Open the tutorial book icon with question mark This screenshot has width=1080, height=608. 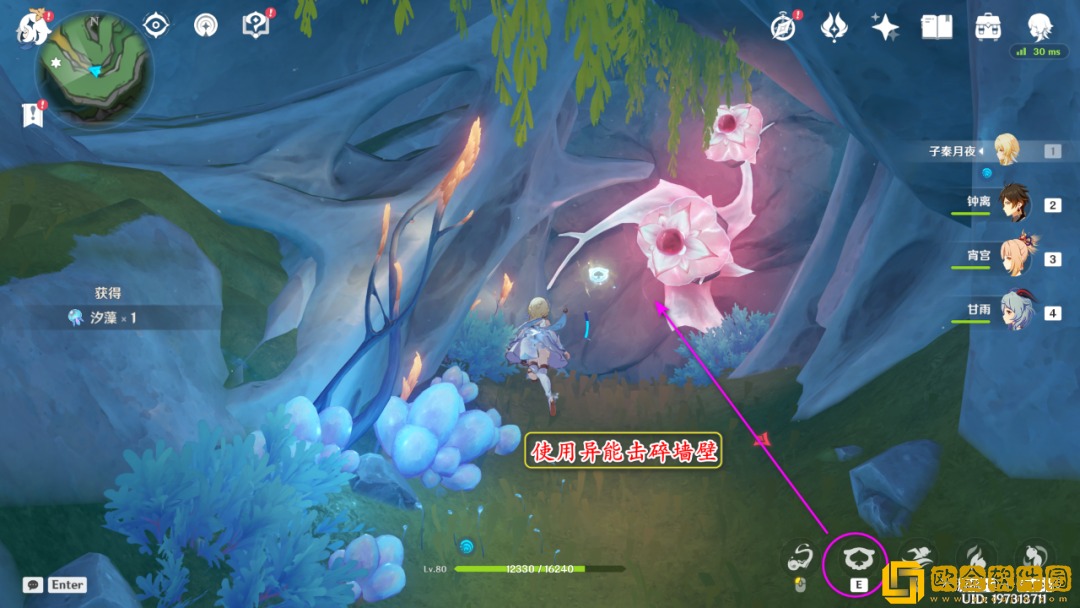pyautogui.click(x=256, y=26)
